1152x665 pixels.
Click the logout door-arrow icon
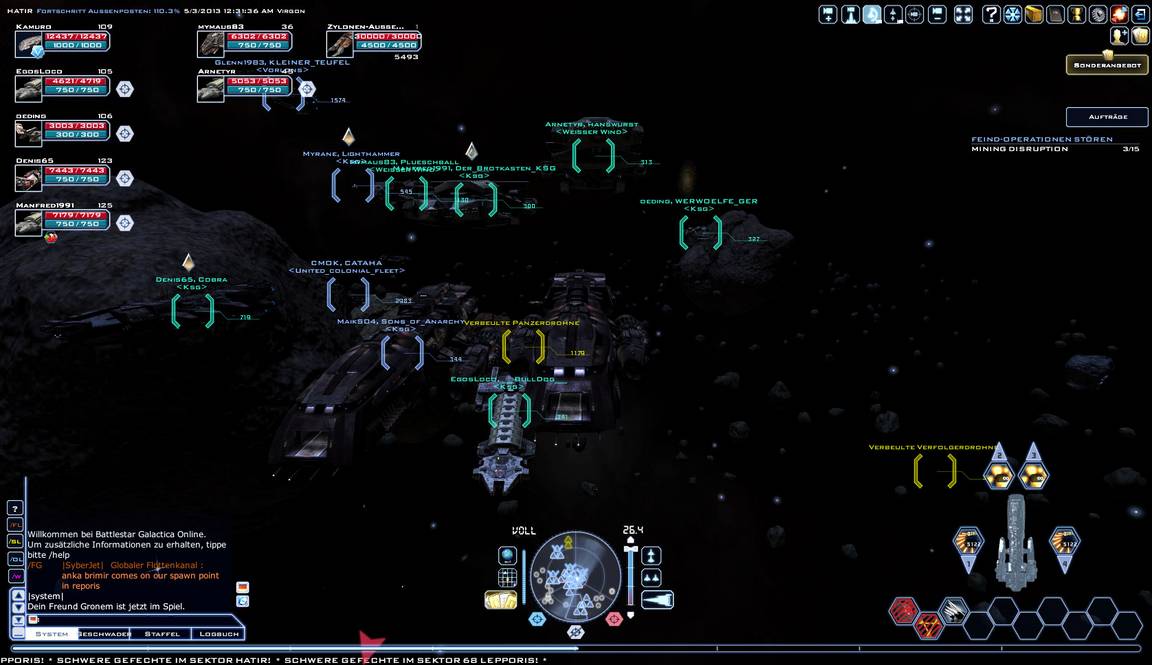click(1140, 14)
